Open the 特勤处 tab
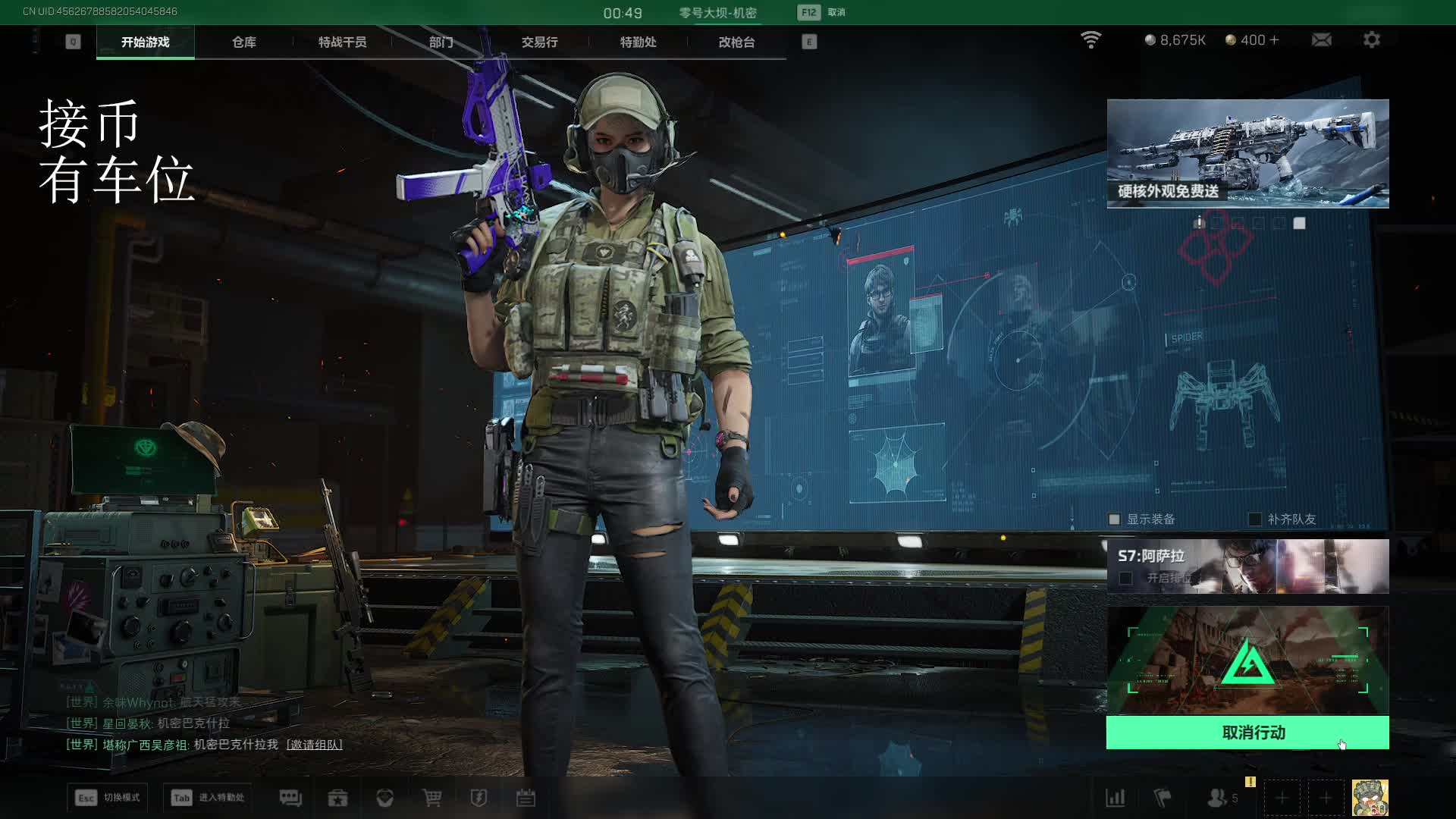Screen dimensions: 1456x819 pos(638,42)
